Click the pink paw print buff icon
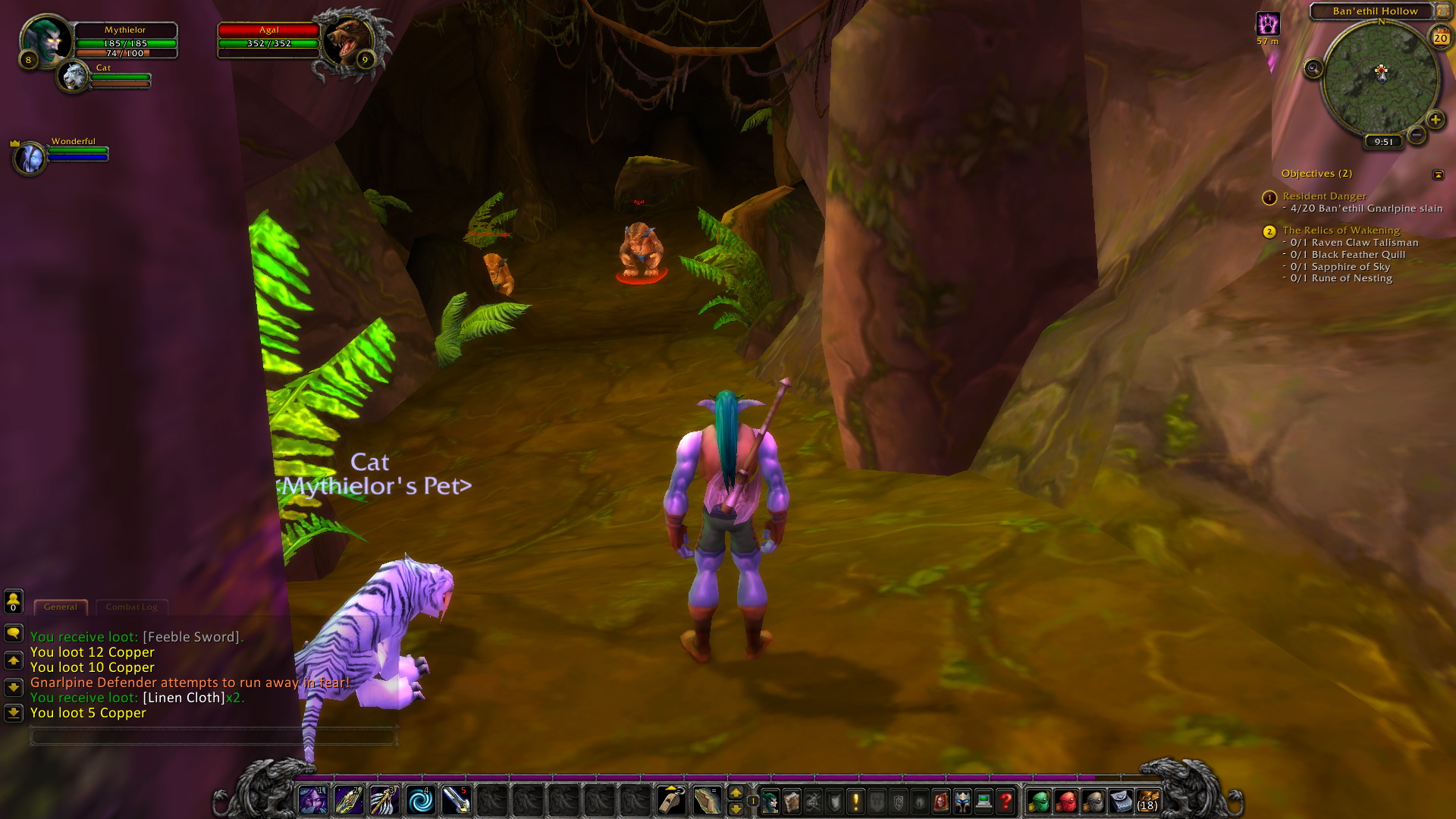The height and width of the screenshot is (819, 1456). coord(1267,24)
